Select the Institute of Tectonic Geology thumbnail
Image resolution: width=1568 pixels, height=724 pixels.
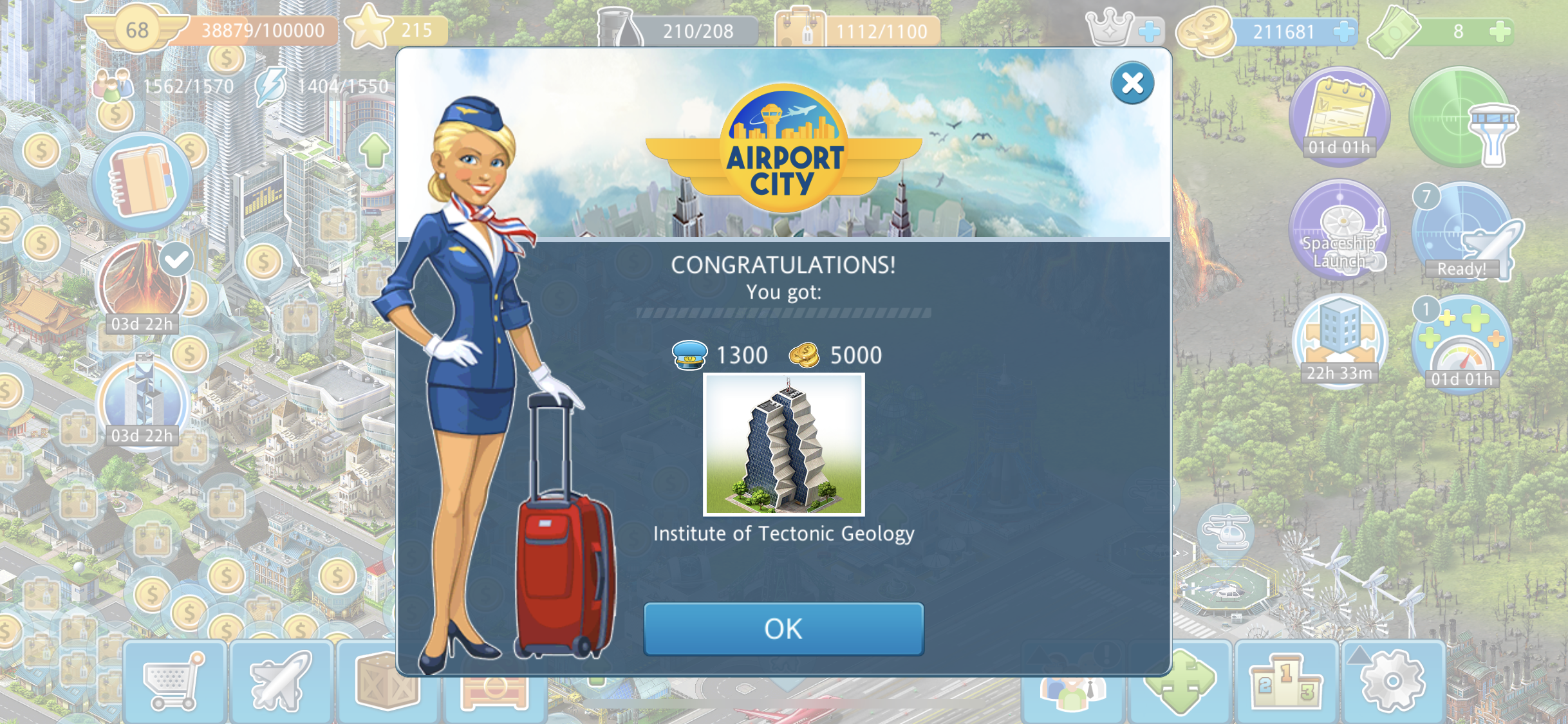[x=783, y=445]
